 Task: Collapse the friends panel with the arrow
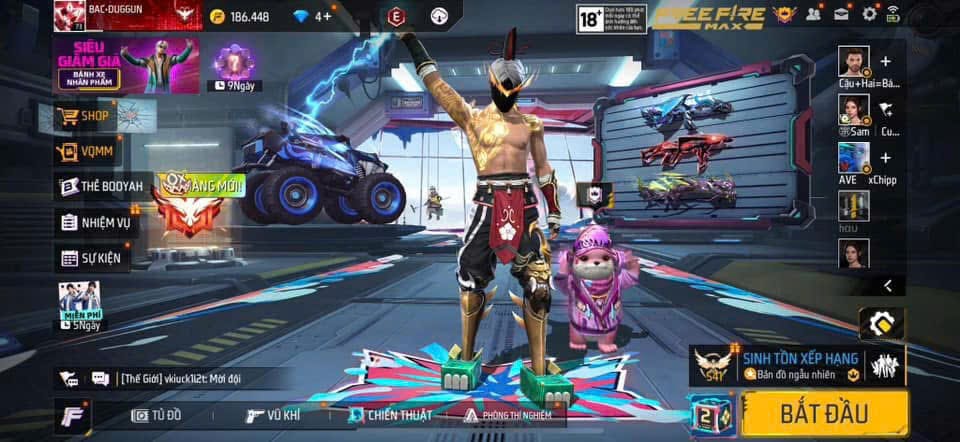888,286
